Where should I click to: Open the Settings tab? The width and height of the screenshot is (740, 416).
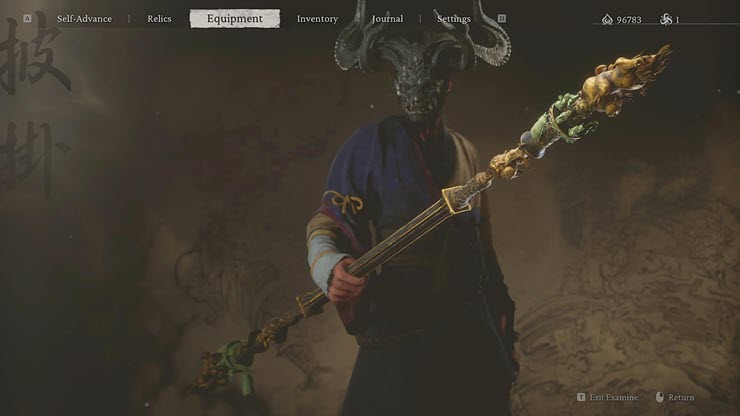click(x=453, y=19)
